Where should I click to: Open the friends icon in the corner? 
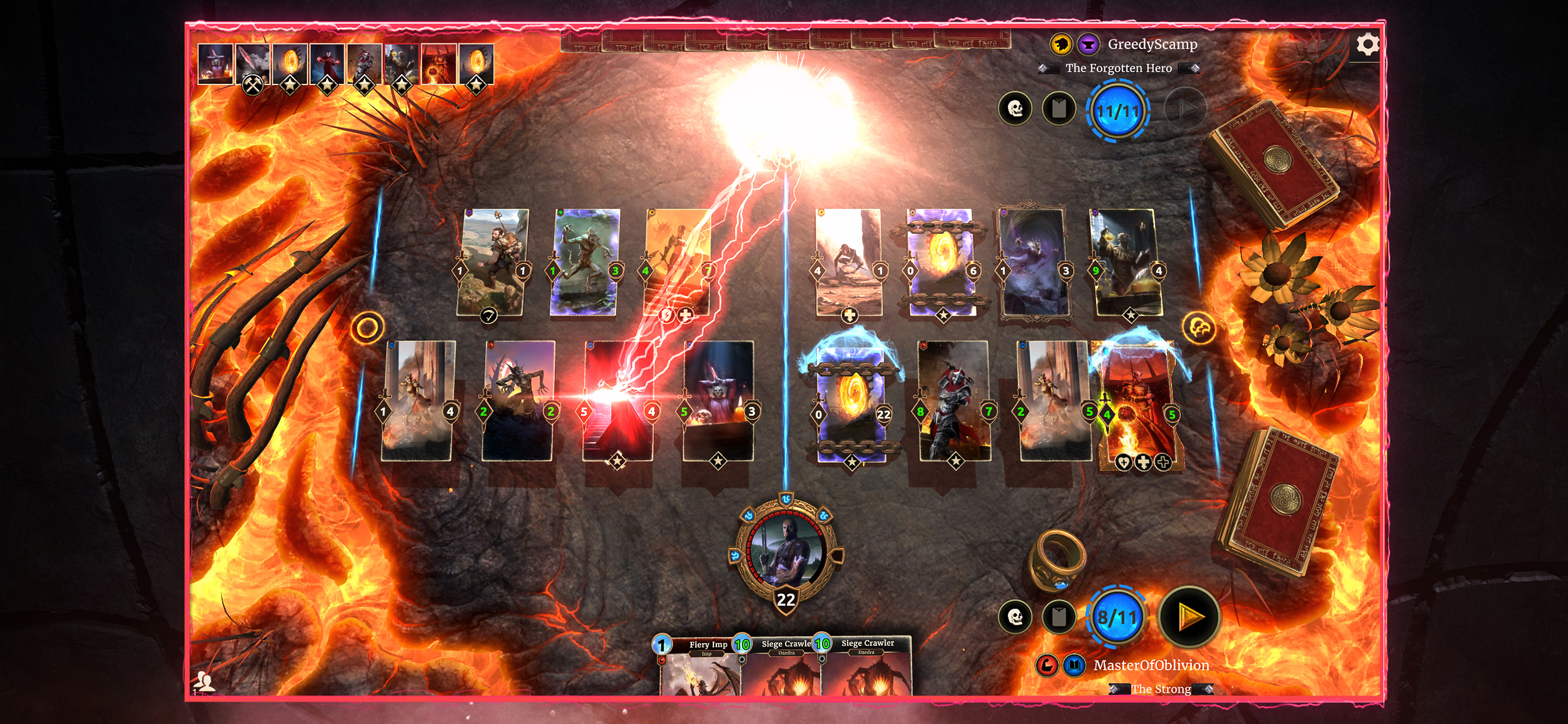coord(204,681)
